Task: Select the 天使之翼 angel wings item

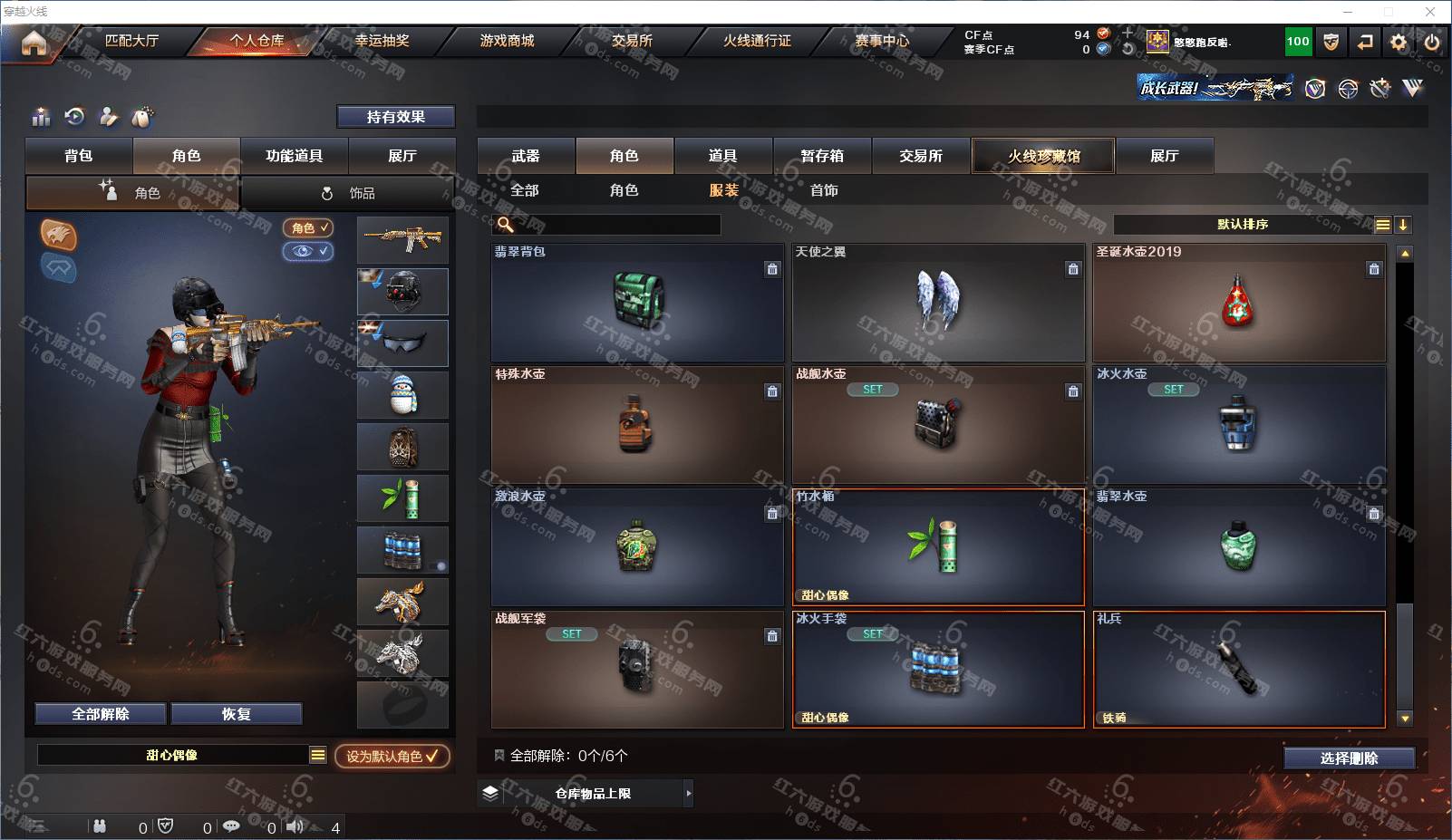Action: tap(938, 303)
